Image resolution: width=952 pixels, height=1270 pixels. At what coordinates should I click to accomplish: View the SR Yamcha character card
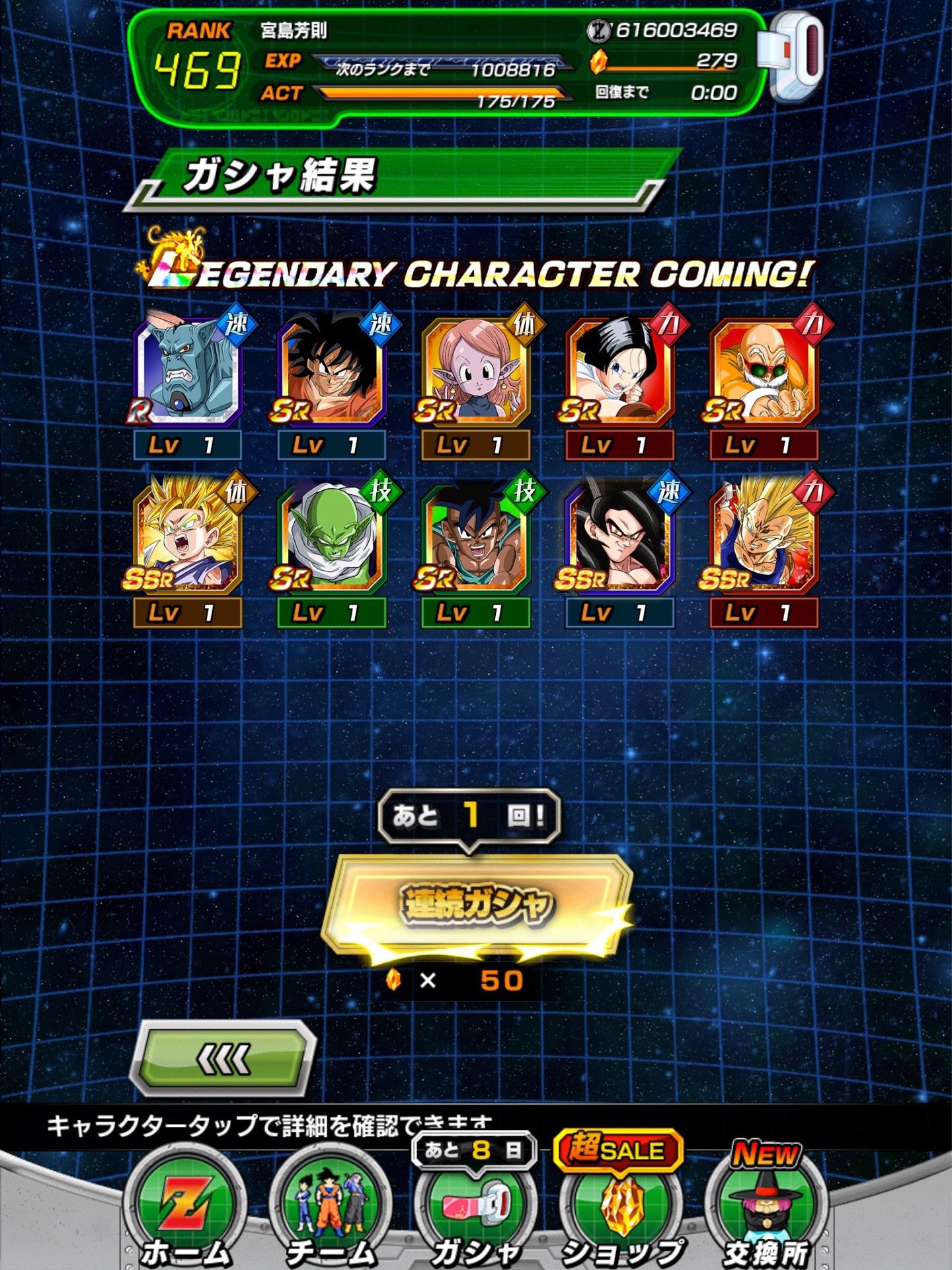332,372
